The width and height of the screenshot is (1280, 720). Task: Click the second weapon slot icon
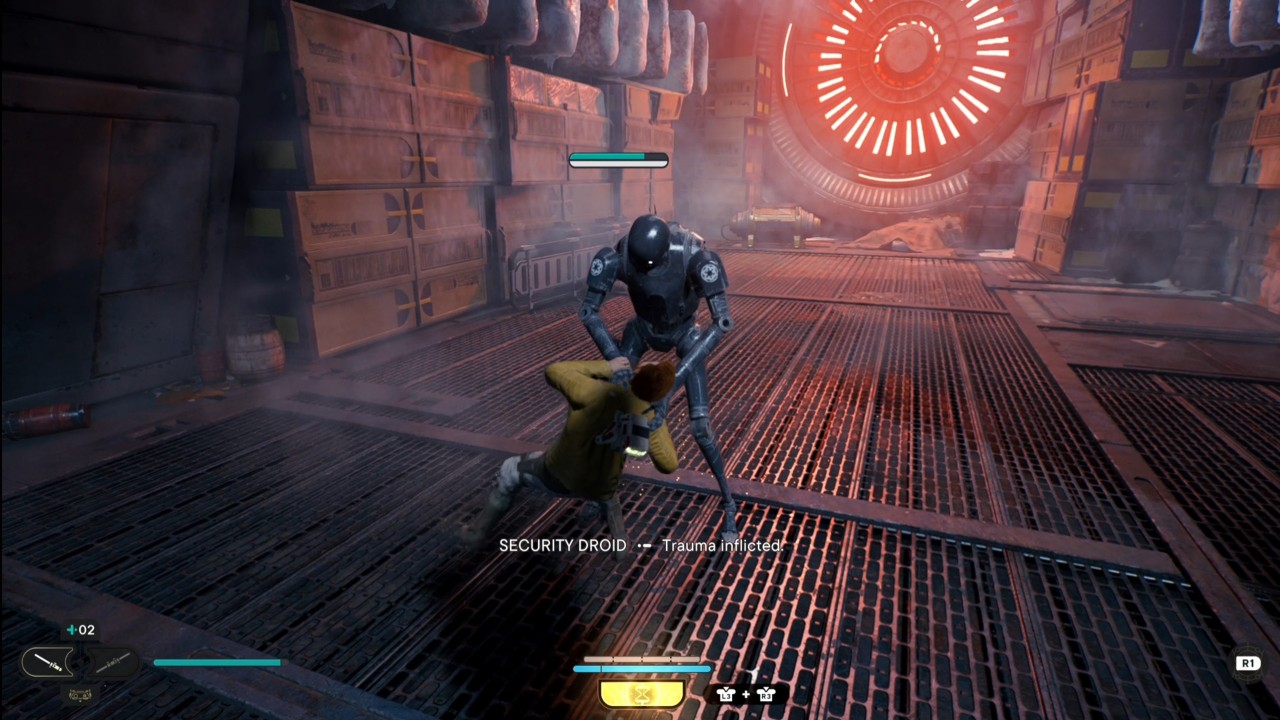point(111,662)
